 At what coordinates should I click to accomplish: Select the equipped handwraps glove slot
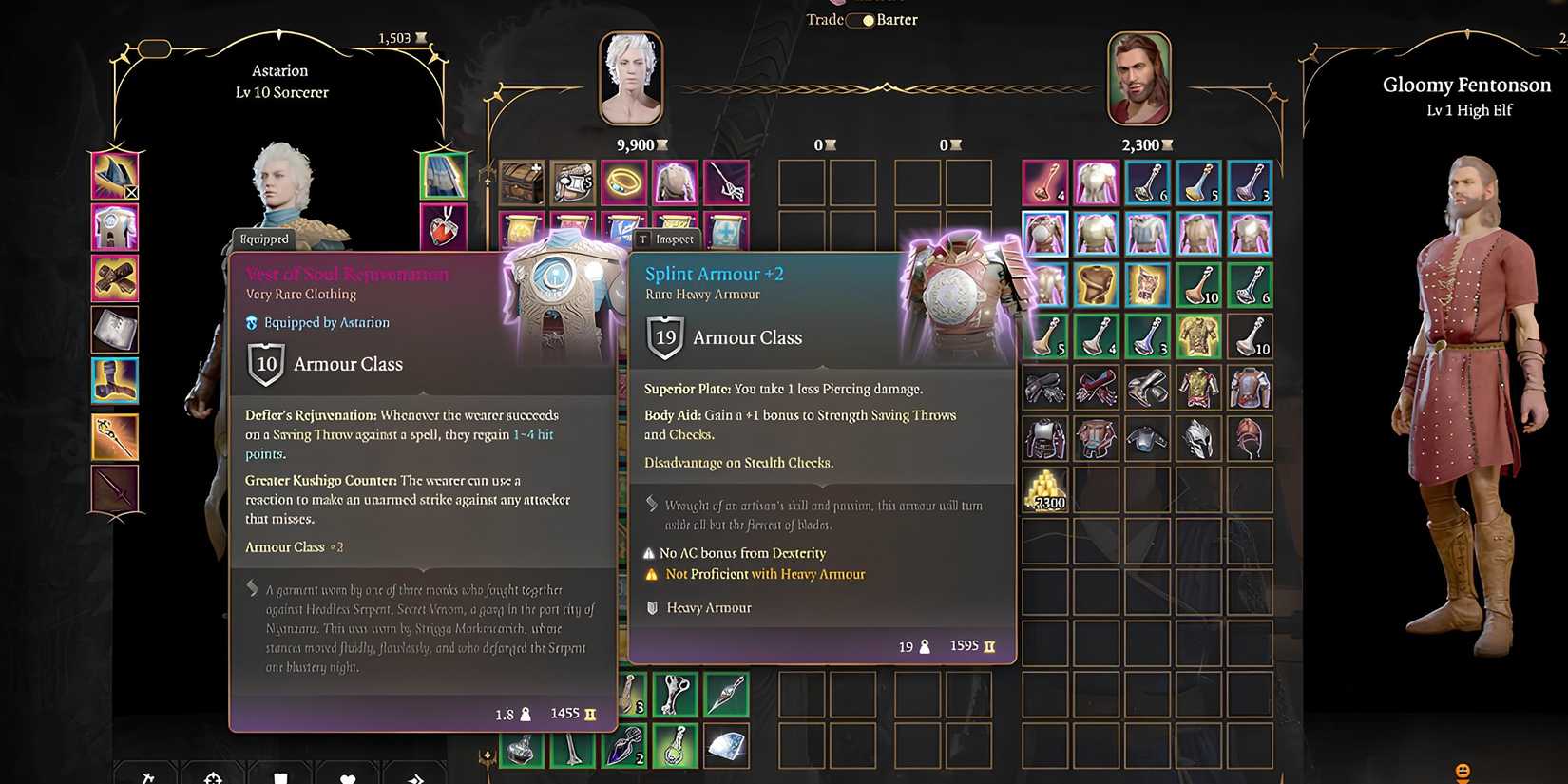pos(115,278)
